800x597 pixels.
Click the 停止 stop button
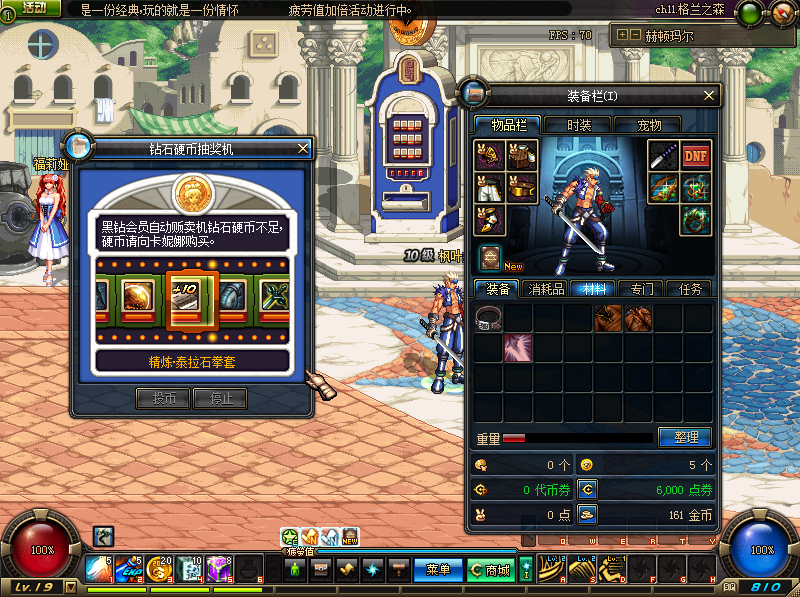point(220,398)
